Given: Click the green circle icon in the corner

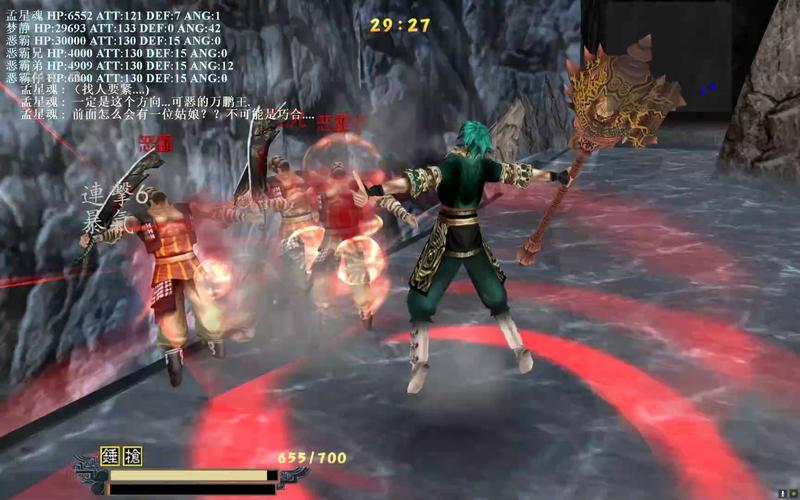Looking at the screenshot, I should [x=792, y=493].
